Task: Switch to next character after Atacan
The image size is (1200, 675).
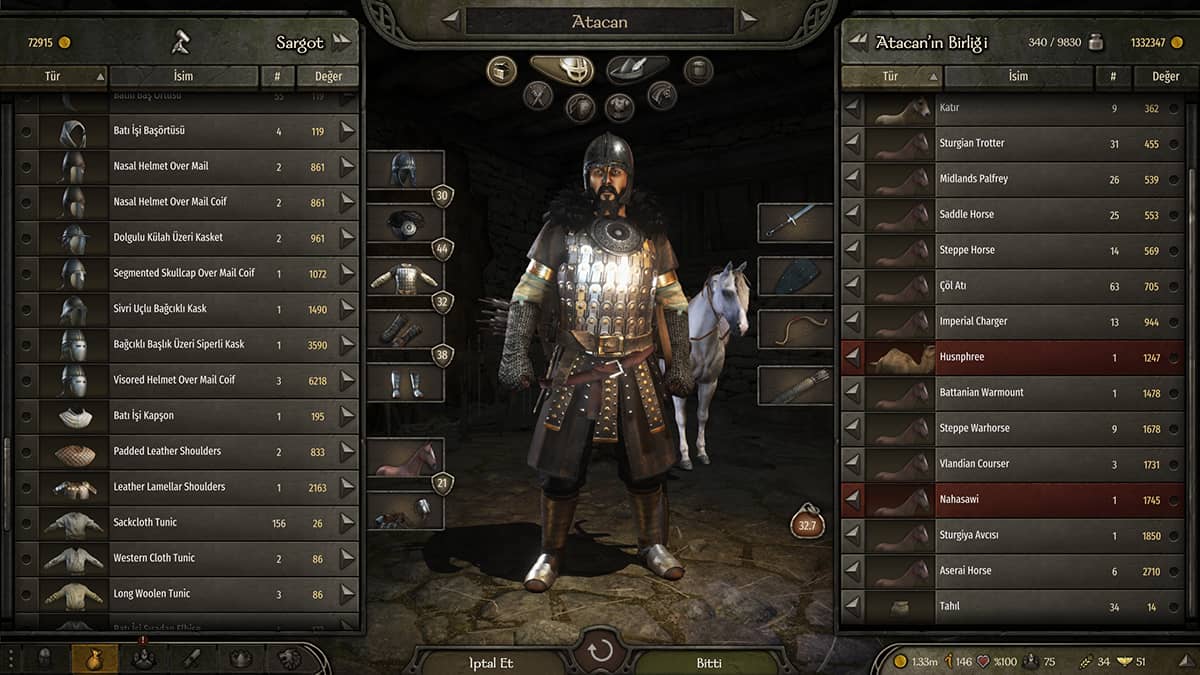Action: pos(748,19)
